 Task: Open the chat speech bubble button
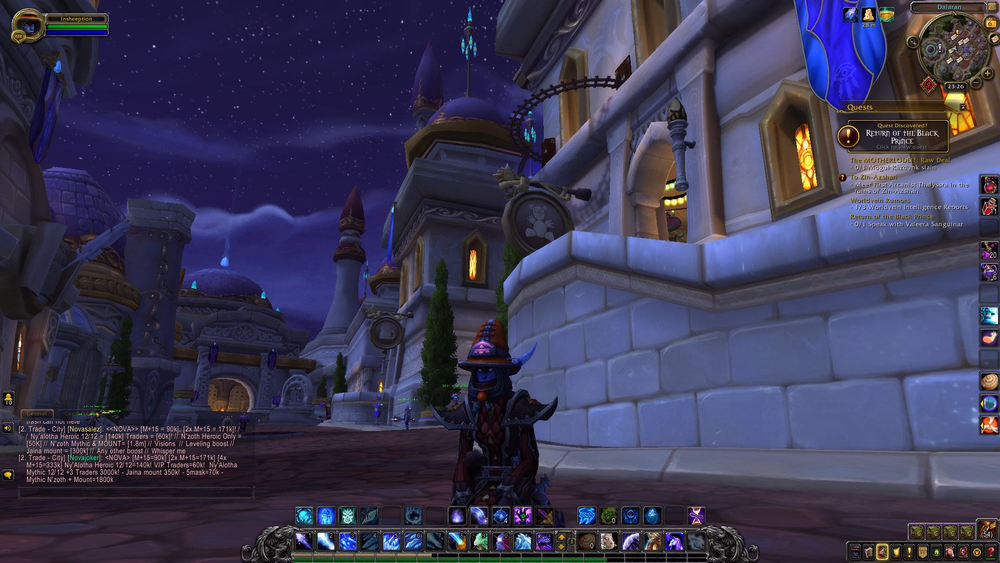click(8, 476)
